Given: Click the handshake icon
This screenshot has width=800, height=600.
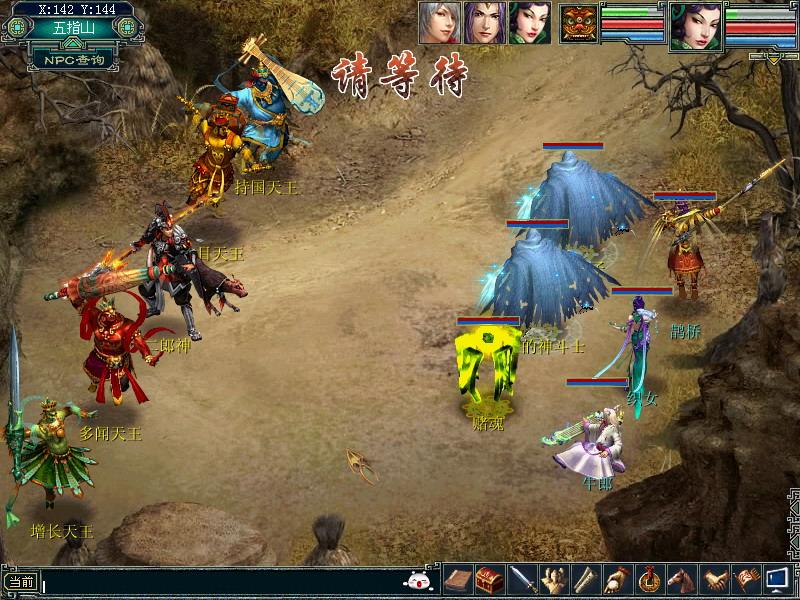Looking at the screenshot, I should [714, 579].
